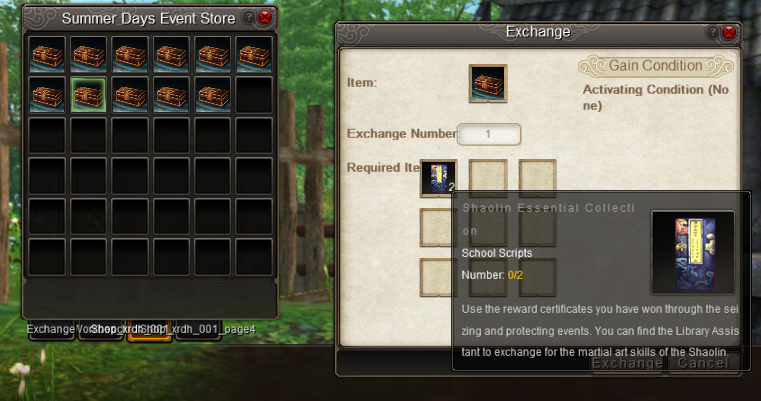Select the green-highlighted chest in the store
The image size is (761, 401).
89,95
